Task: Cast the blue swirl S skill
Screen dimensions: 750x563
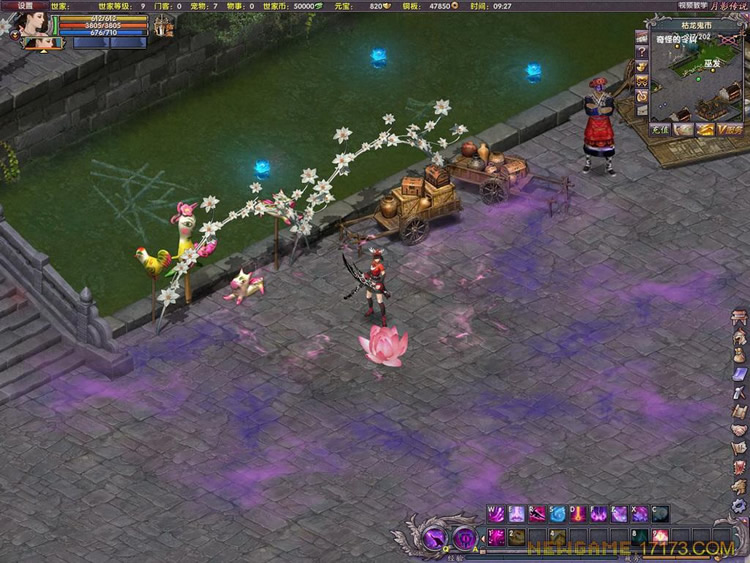Action: pos(557,514)
